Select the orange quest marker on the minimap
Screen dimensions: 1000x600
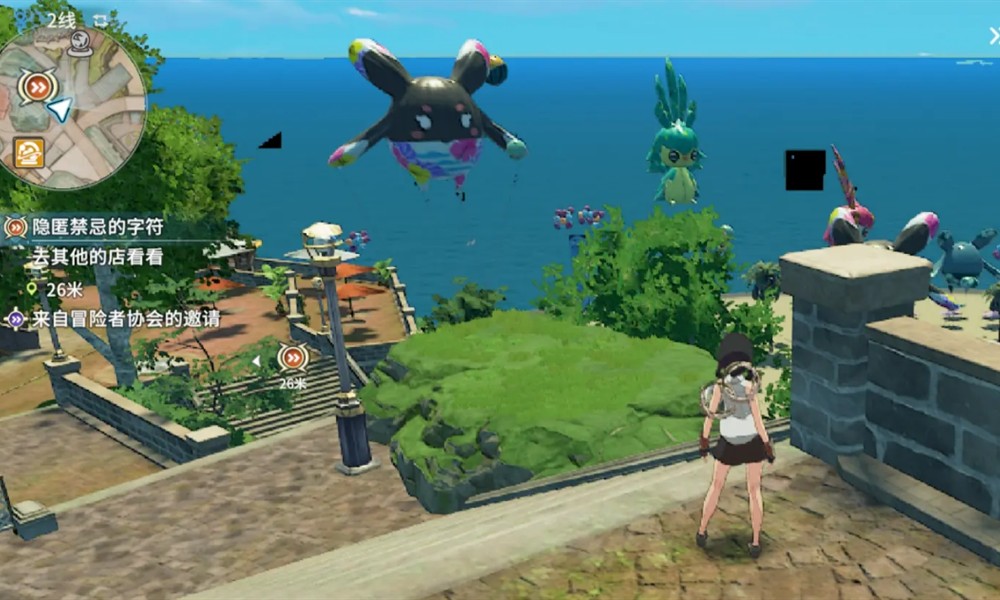(37, 86)
